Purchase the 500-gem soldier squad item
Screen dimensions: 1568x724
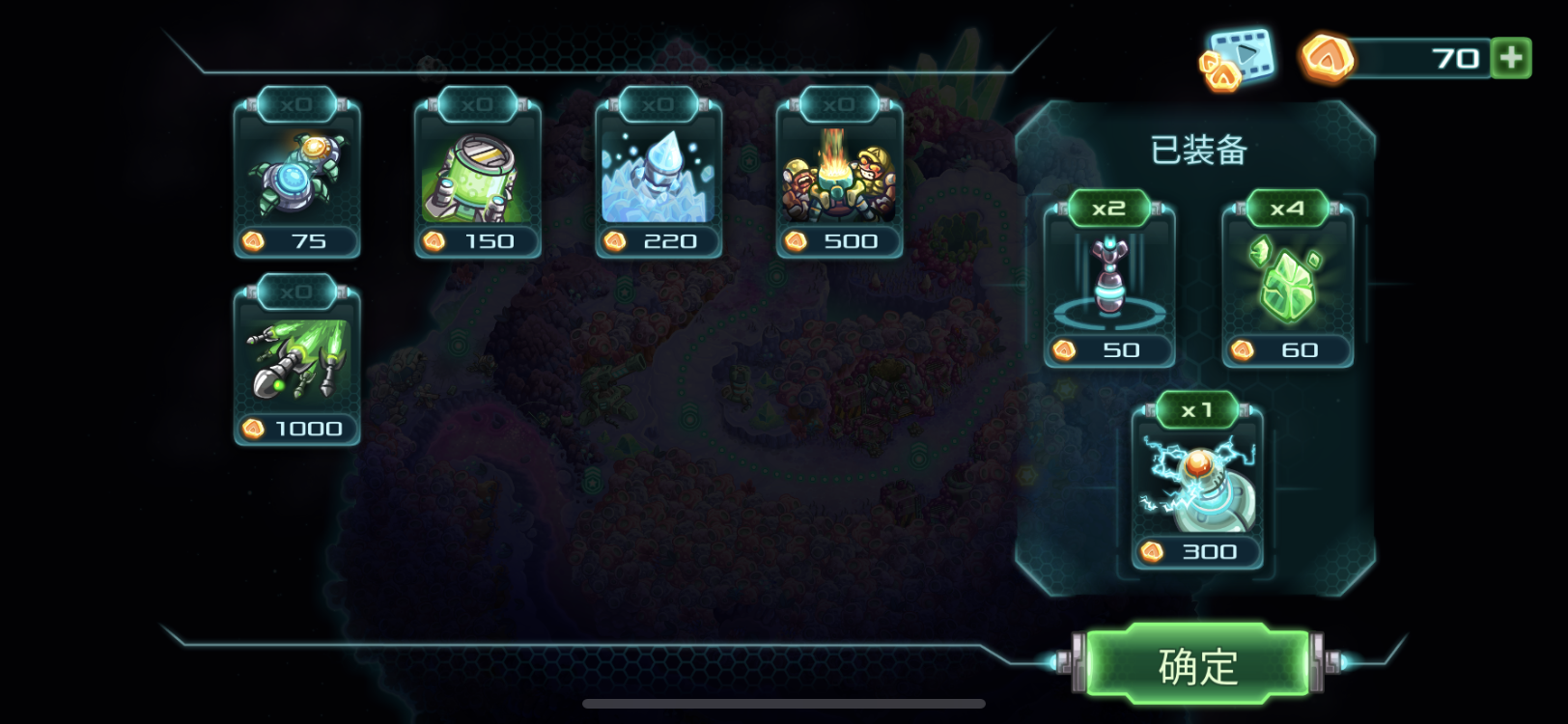point(839,178)
